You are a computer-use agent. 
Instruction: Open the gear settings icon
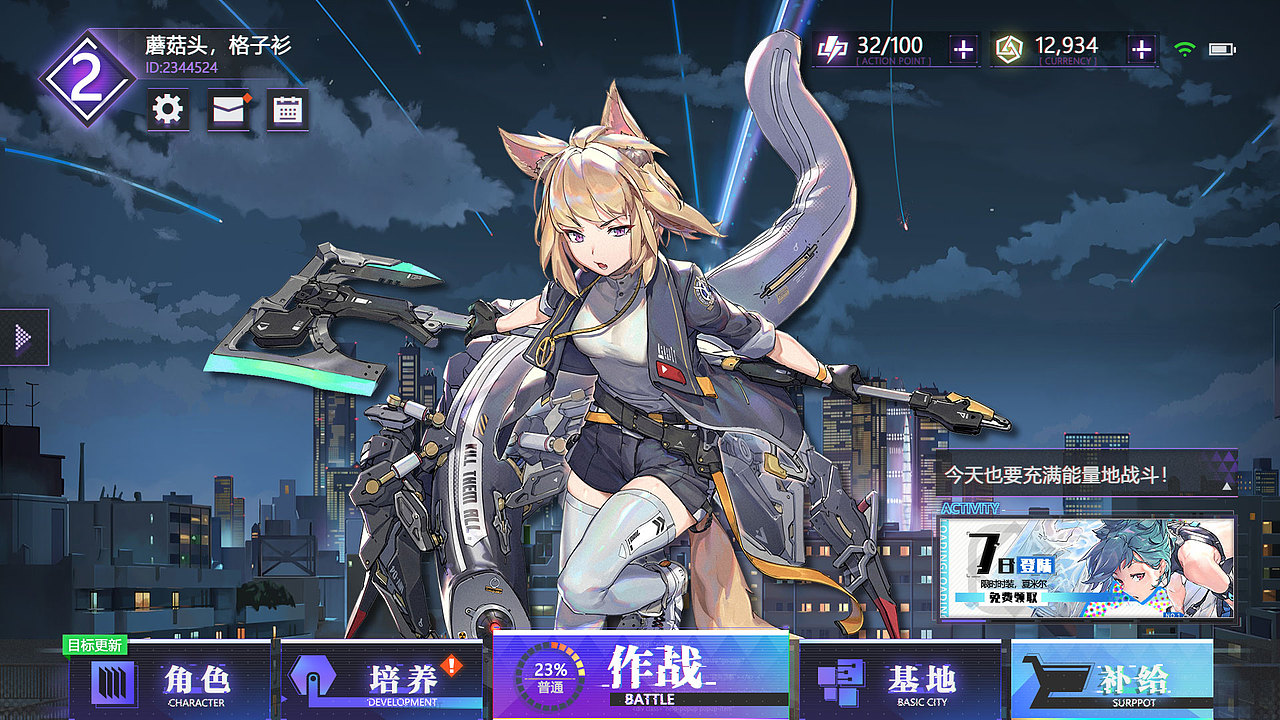(168, 109)
